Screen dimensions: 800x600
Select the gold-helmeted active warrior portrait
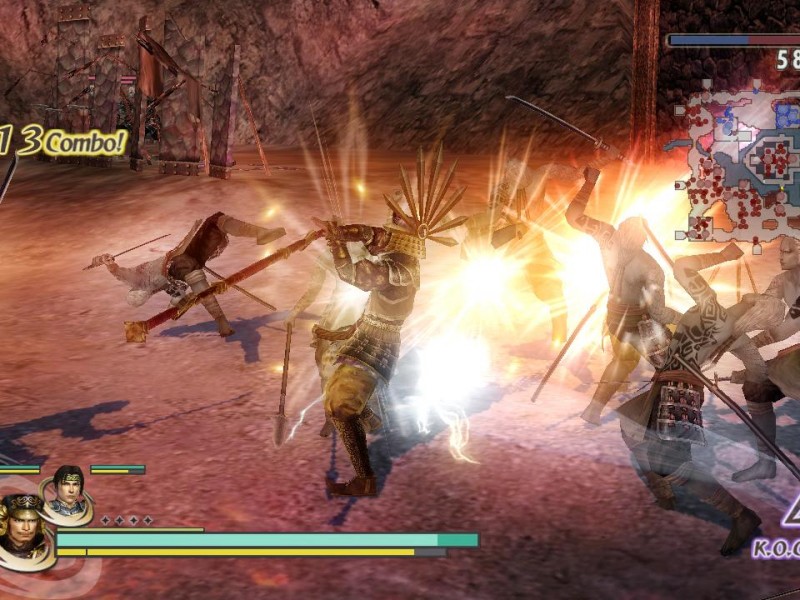[x=24, y=524]
